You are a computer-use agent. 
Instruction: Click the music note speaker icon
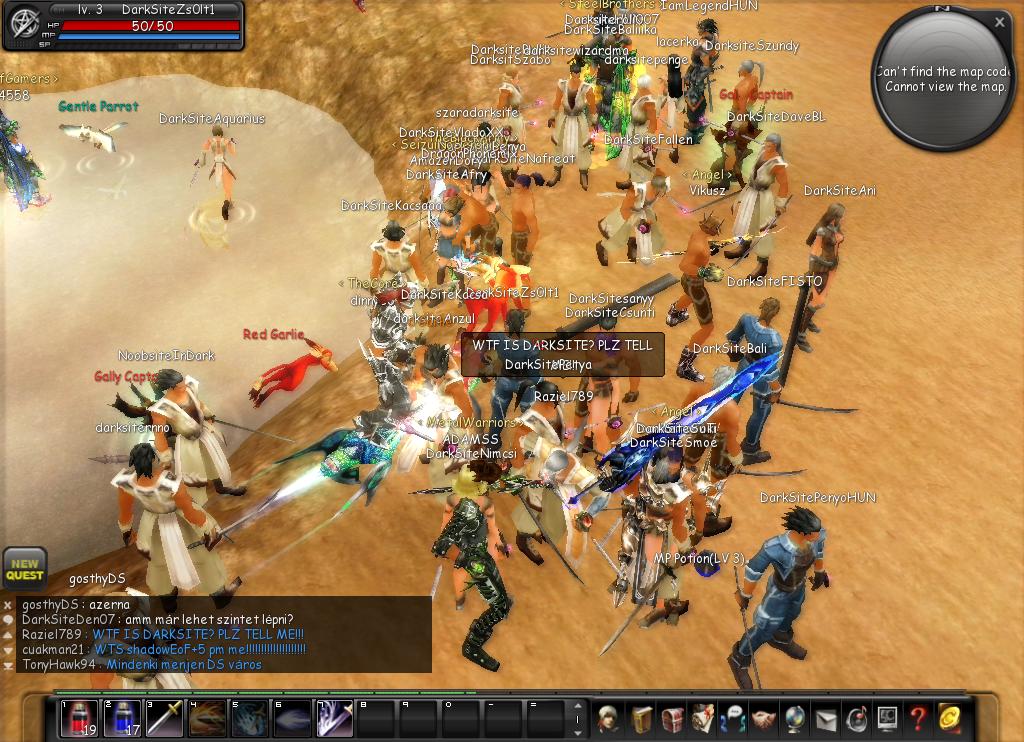coord(857,718)
